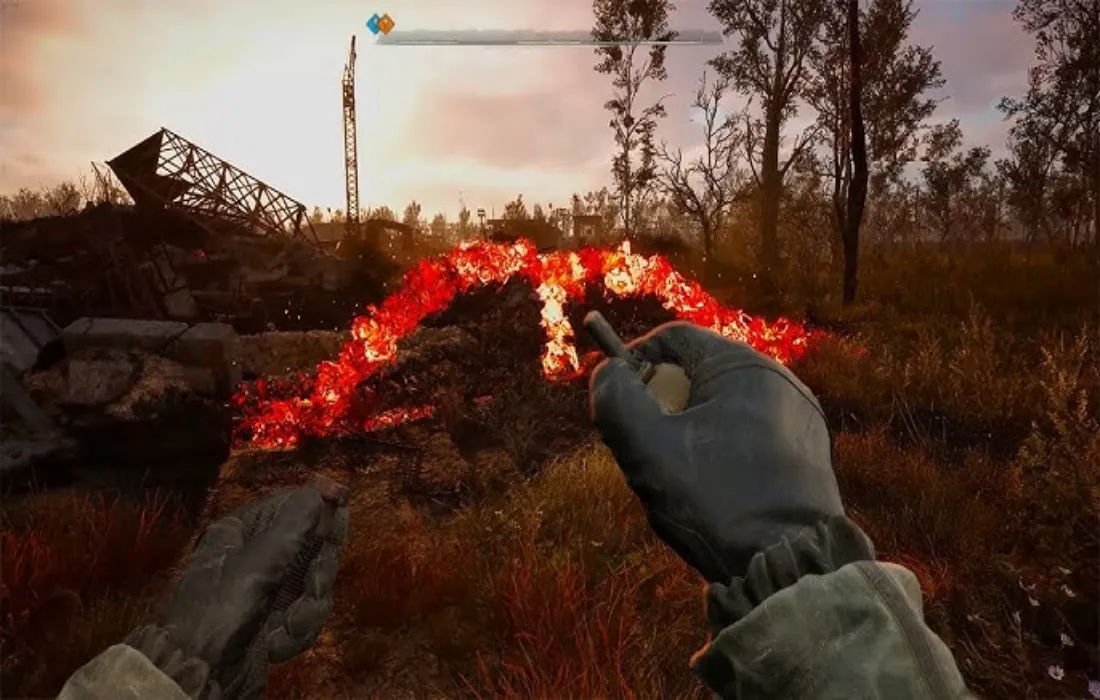Viewport: 1100px width, 700px height.
Task: Select the compass strip at the top
Action: 550,37
